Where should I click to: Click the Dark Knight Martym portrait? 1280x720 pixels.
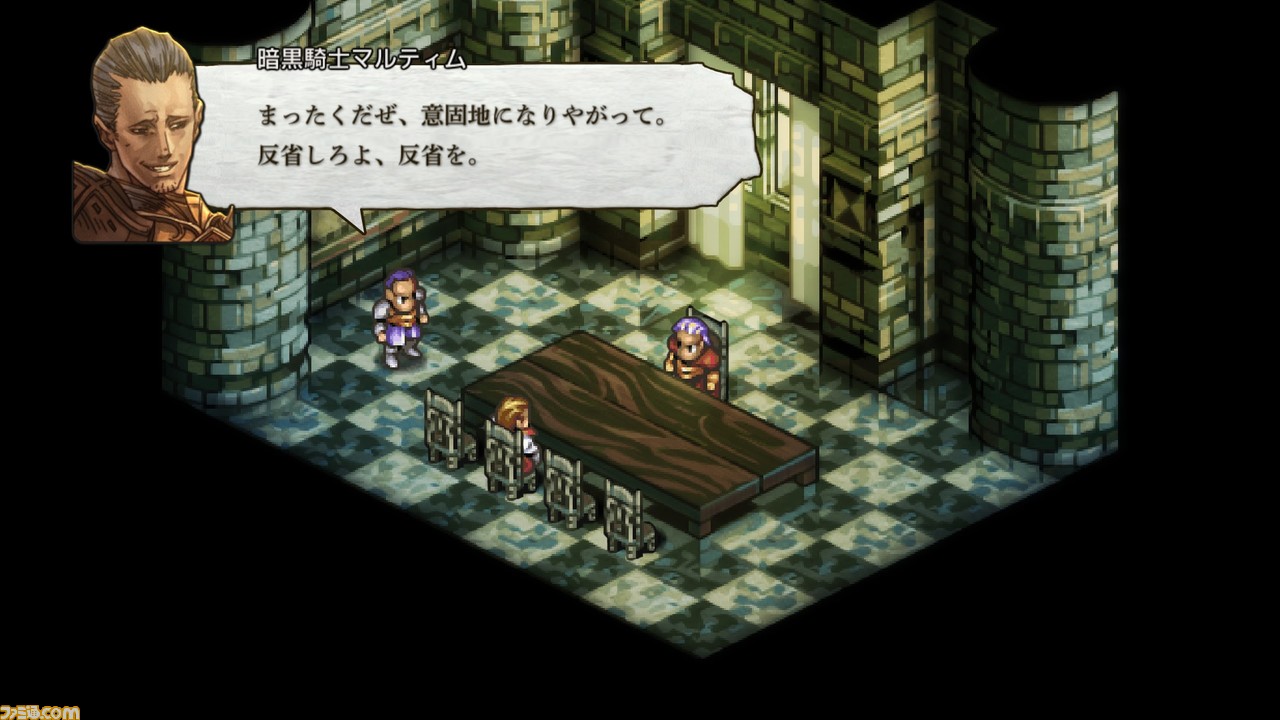coord(145,130)
